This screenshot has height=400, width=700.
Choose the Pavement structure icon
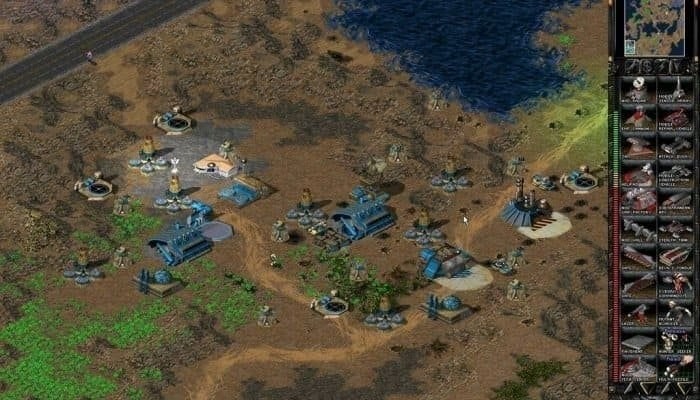tap(638, 344)
